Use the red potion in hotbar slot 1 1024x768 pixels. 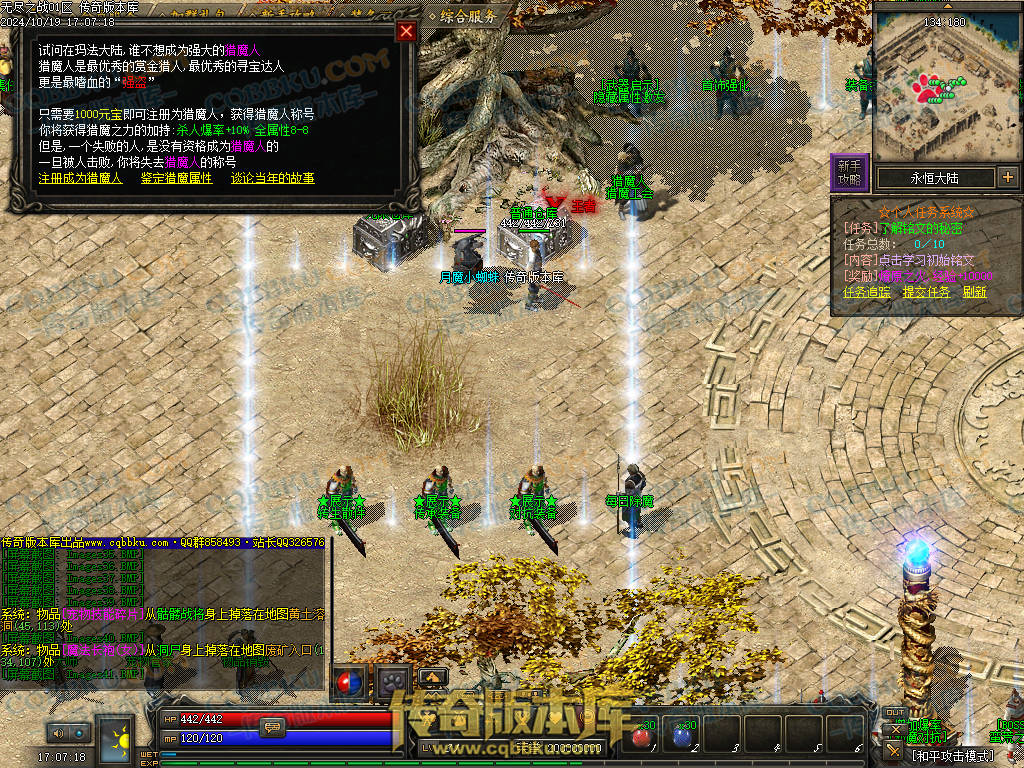point(643,738)
